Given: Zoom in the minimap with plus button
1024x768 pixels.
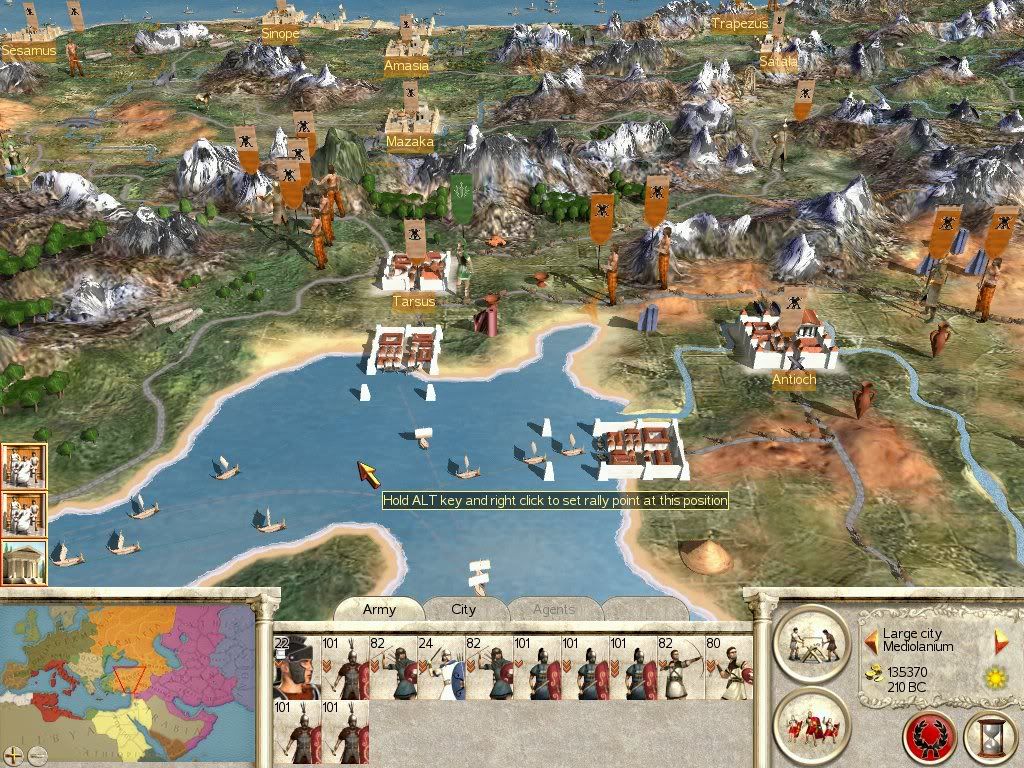Looking at the screenshot, I should point(14,754).
